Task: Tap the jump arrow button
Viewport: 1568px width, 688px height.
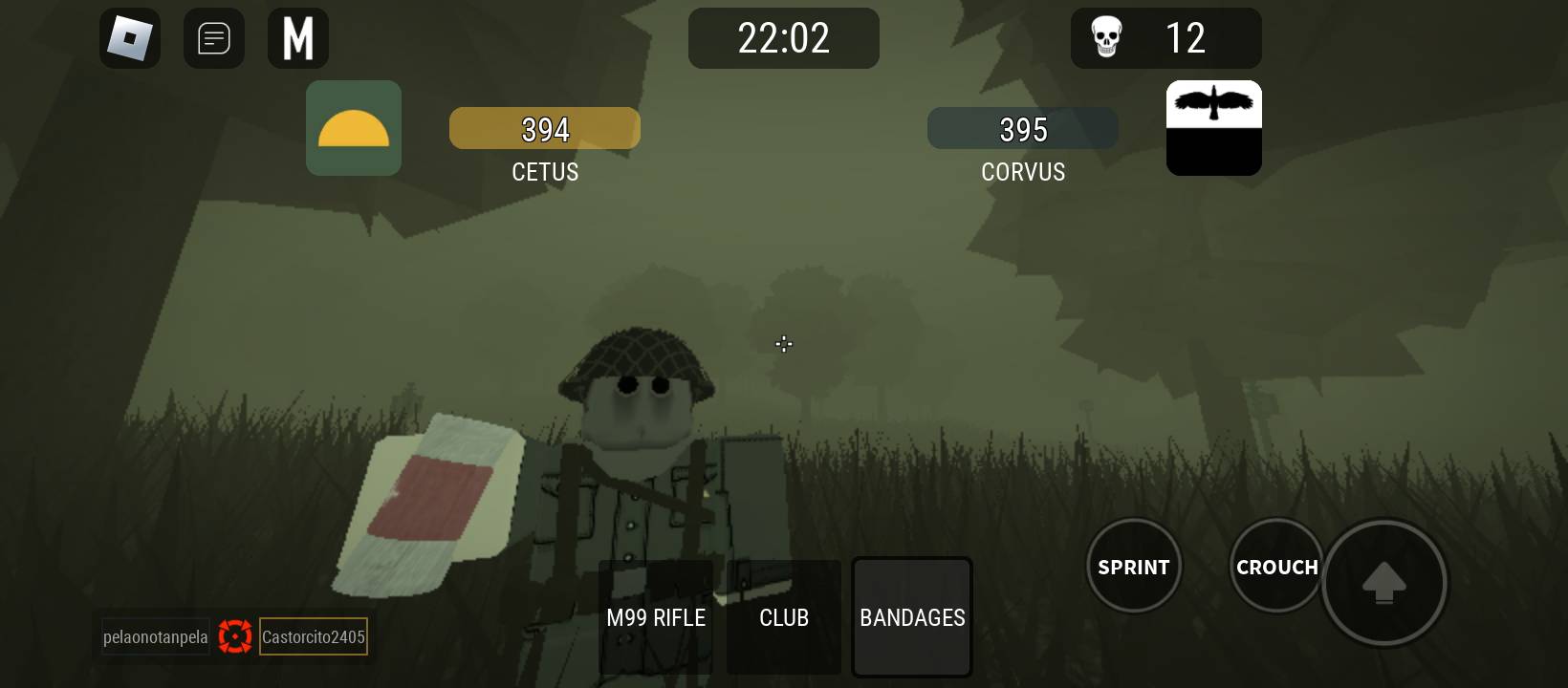Action: pyautogui.click(x=1383, y=582)
